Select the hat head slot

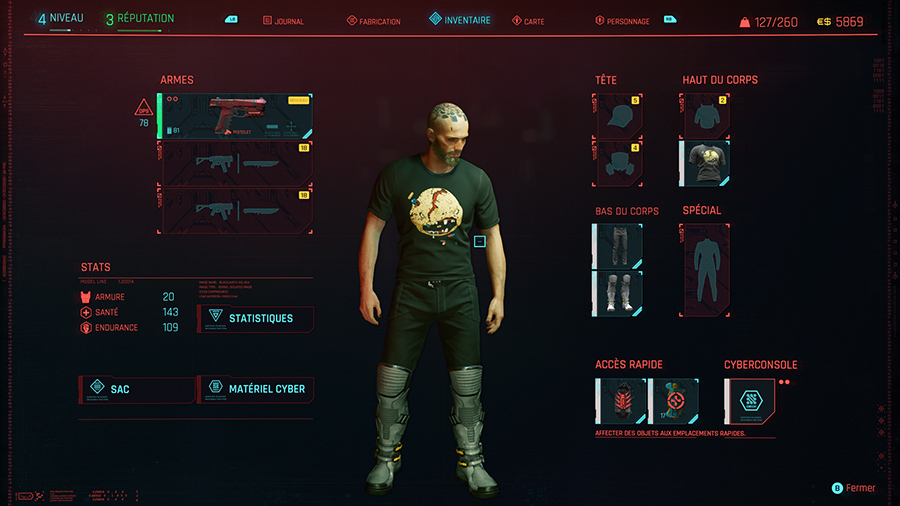618,116
